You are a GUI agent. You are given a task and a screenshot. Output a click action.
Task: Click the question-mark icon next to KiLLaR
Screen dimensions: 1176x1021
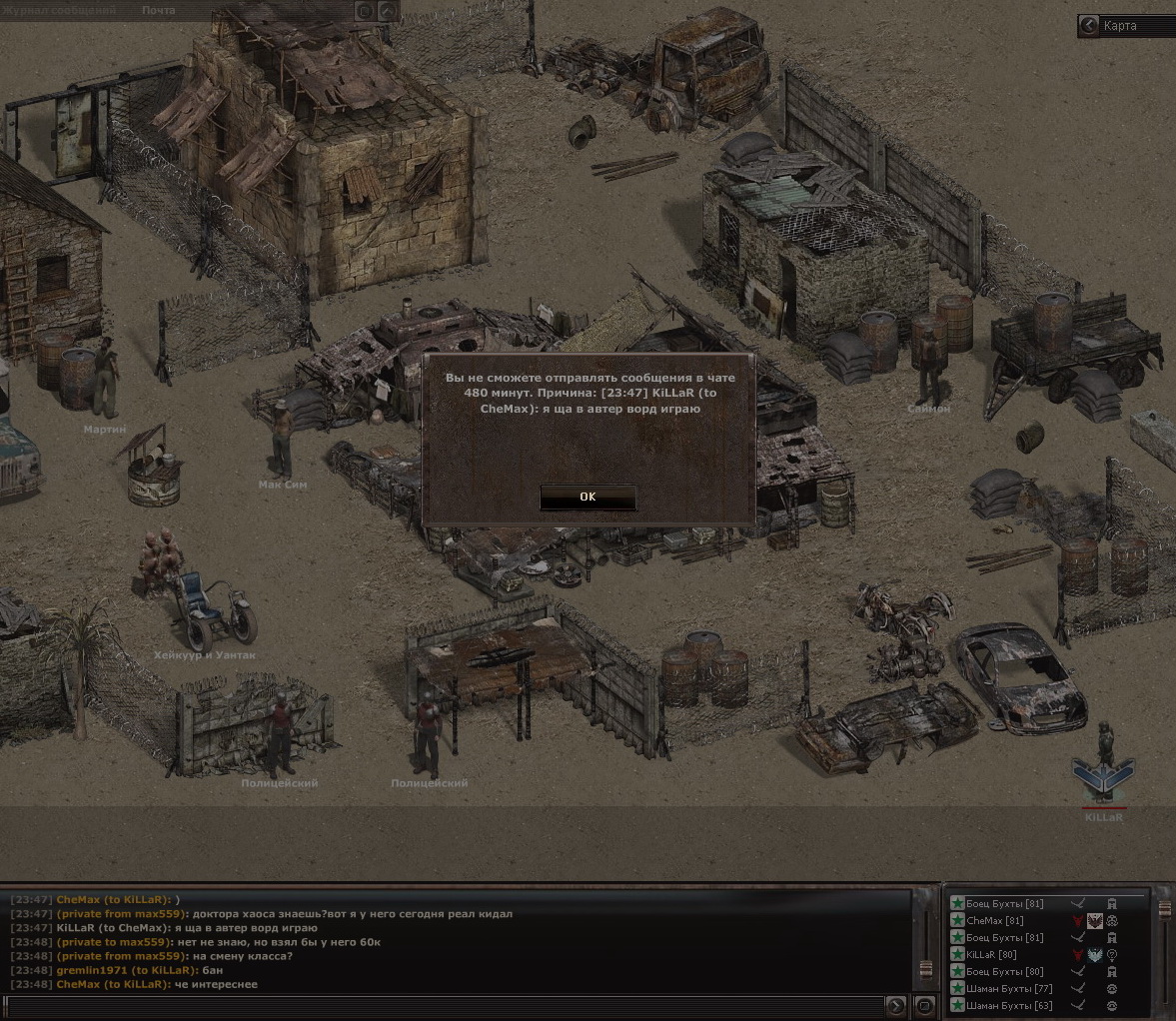pos(1112,955)
